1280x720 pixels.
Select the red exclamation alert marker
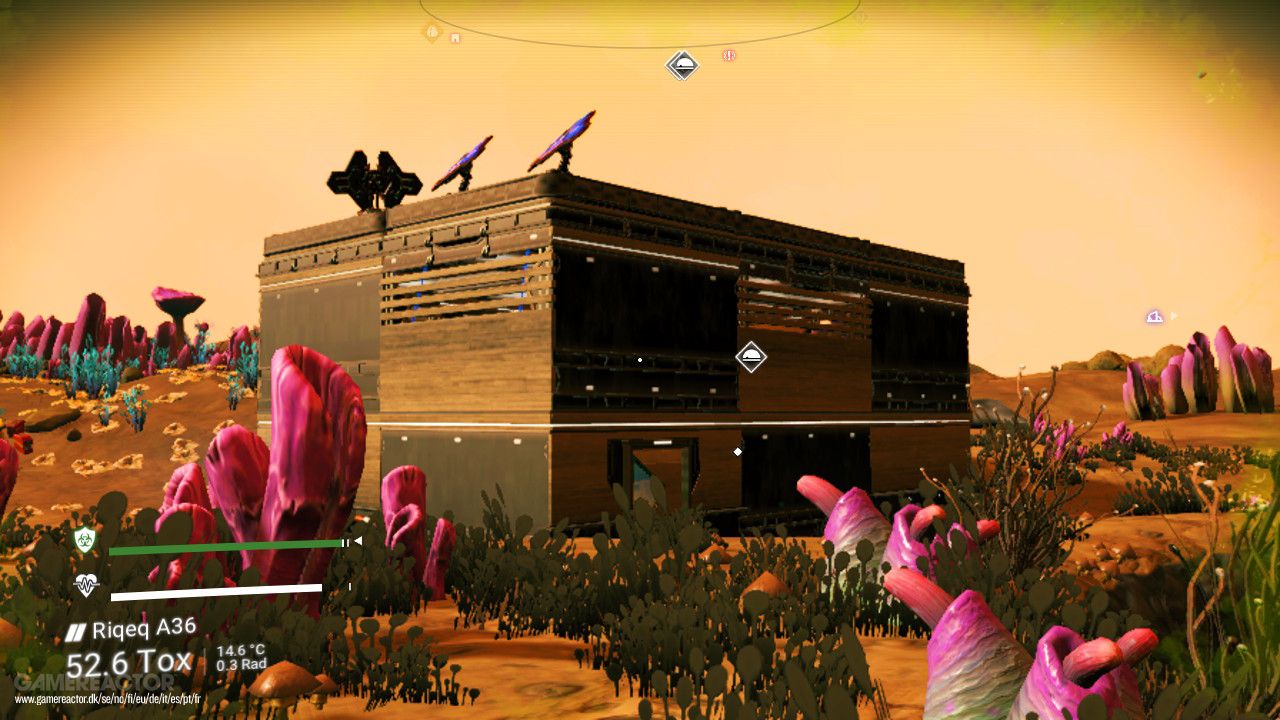point(729,56)
